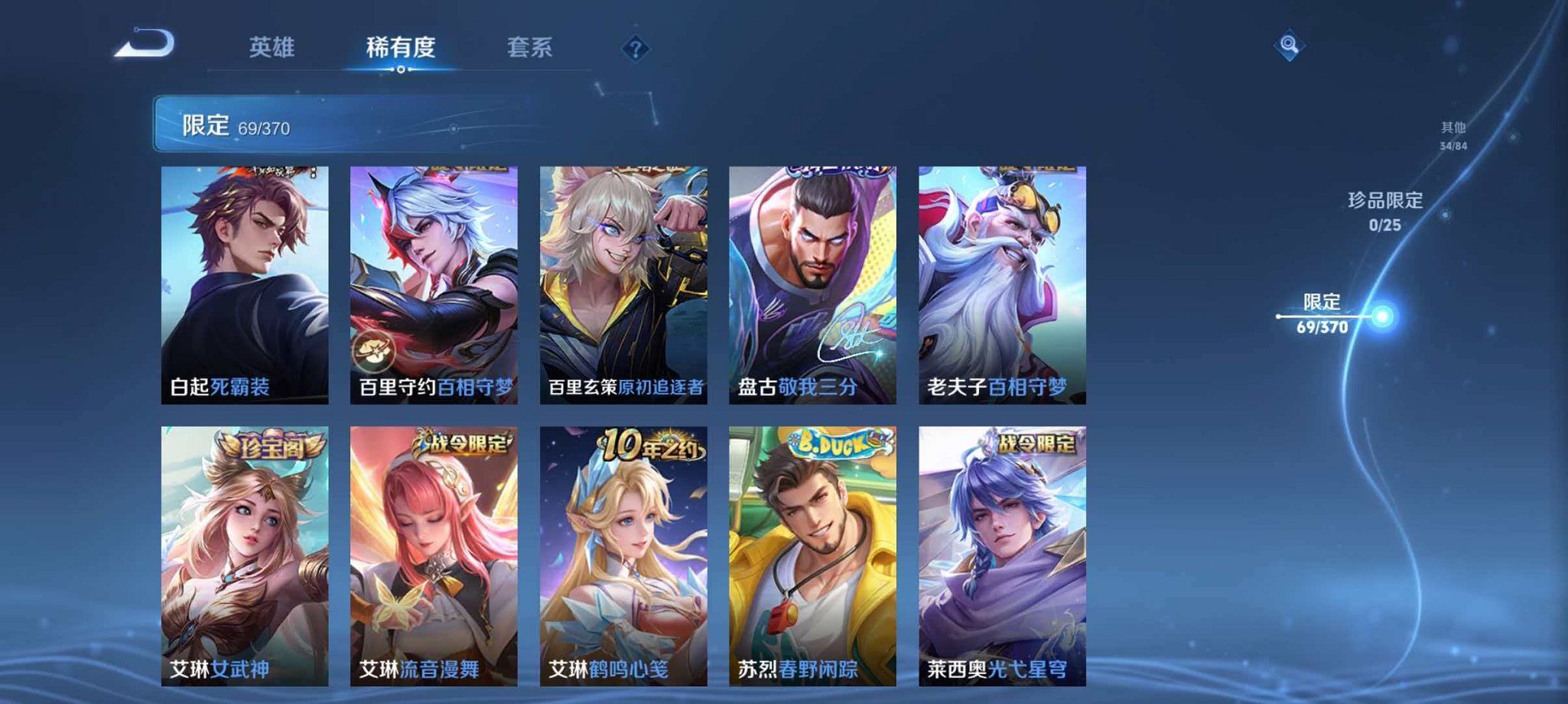Image resolution: width=1568 pixels, height=704 pixels.
Task: Switch to the 英雄 tab
Action: (x=273, y=47)
